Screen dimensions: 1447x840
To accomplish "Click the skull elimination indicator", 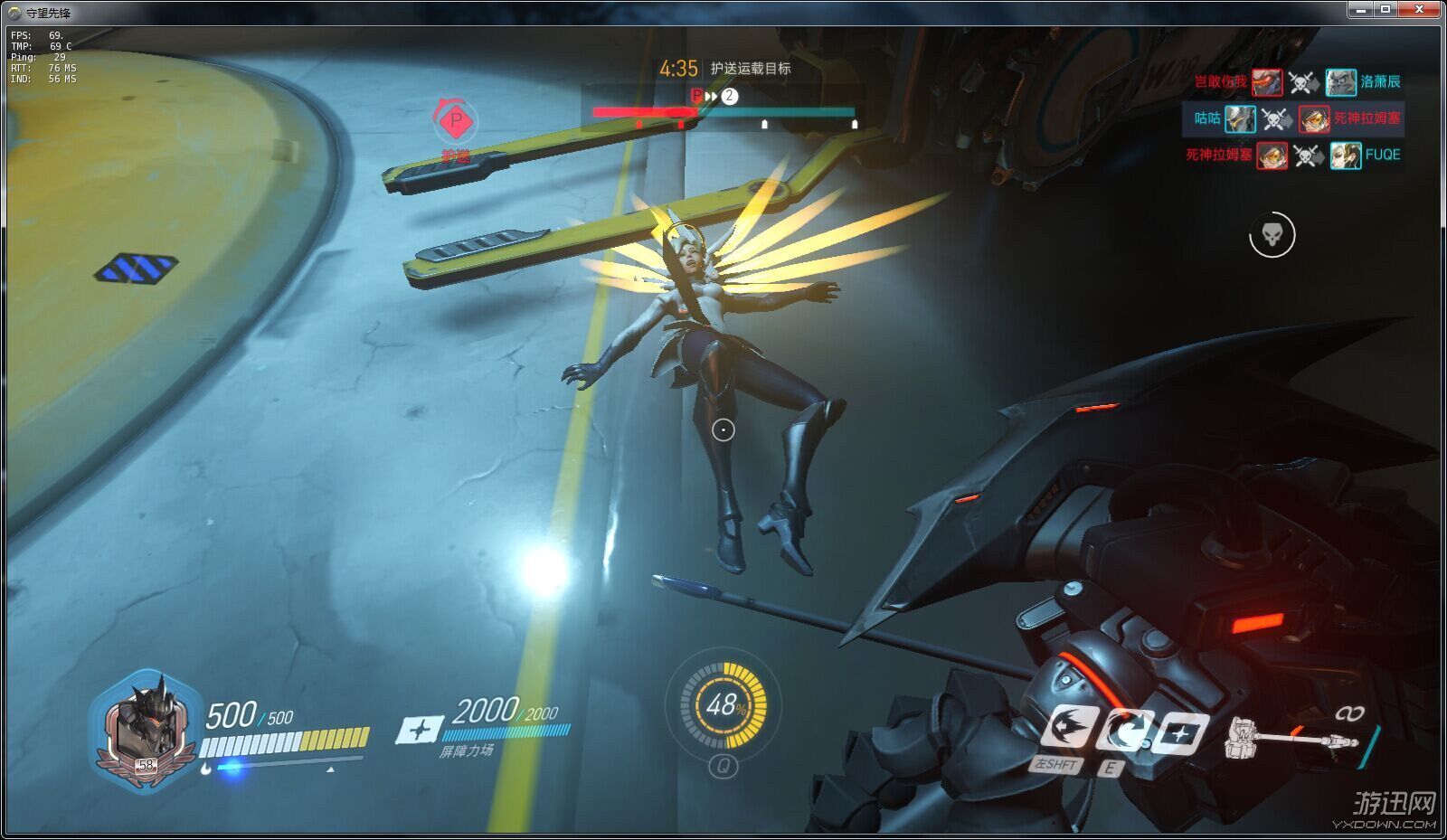I will pyautogui.click(x=1272, y=235).
